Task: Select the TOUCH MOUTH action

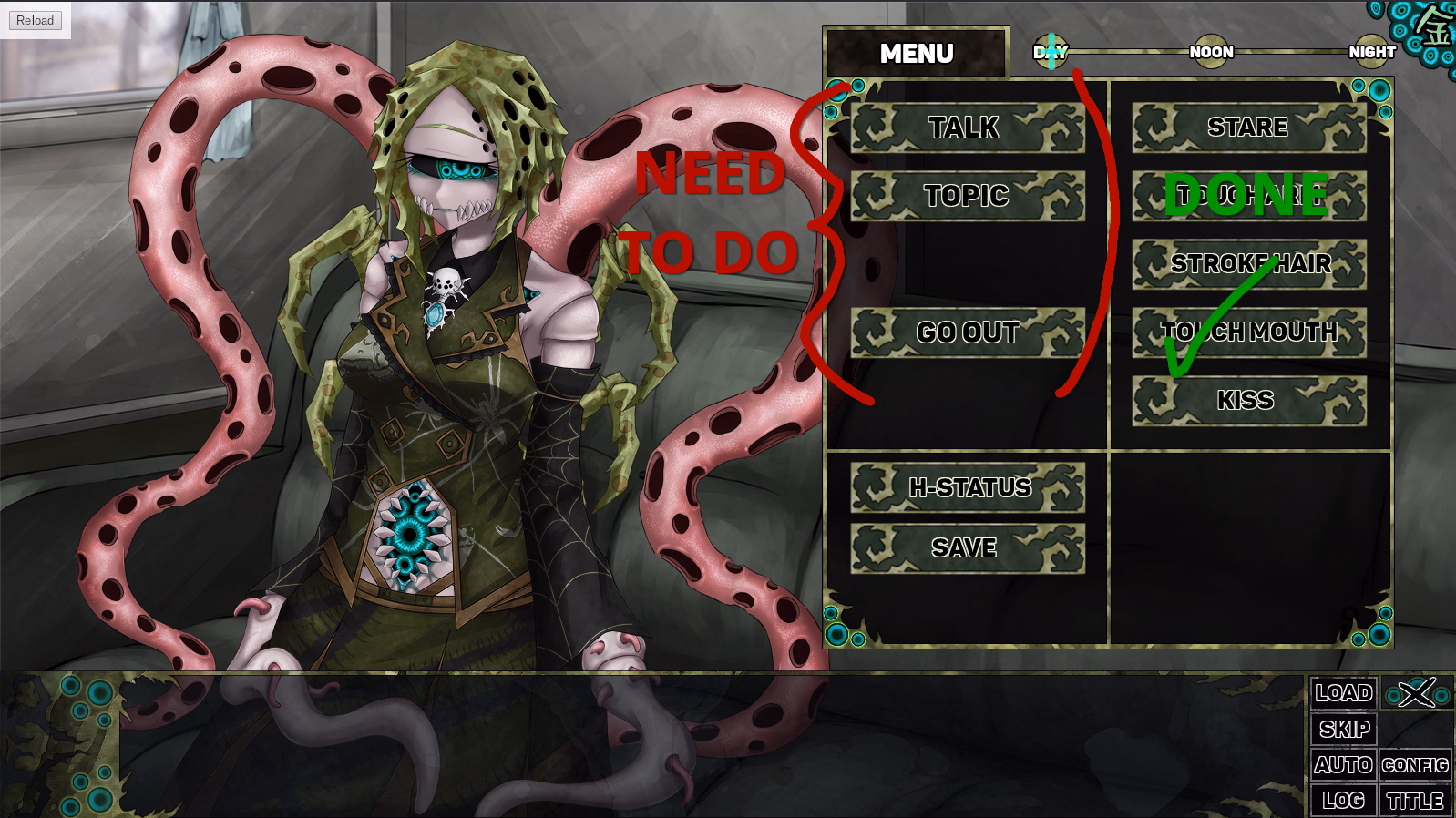Action: 1248,332
